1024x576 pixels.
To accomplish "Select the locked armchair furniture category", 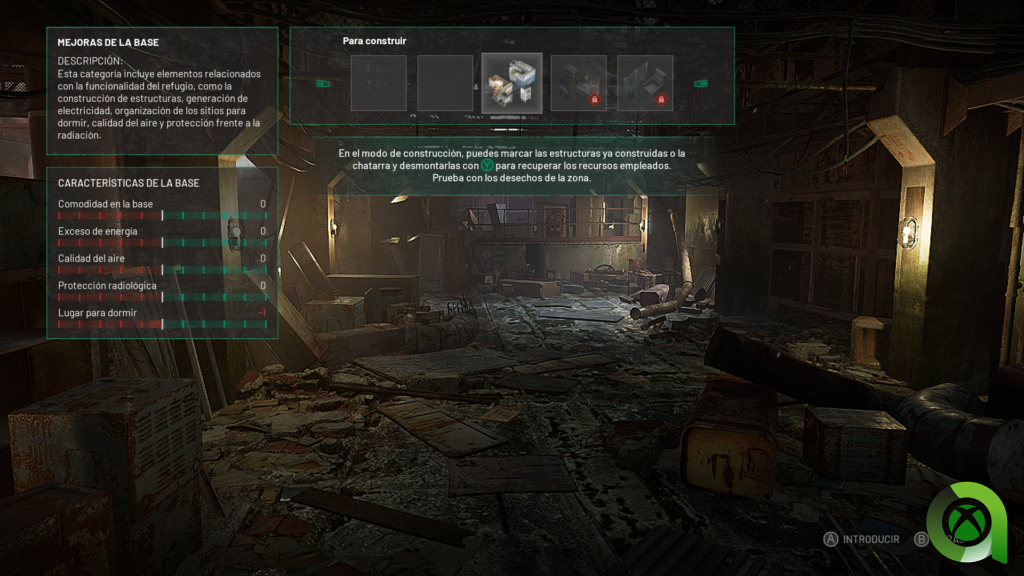I will tap(645, 83).
